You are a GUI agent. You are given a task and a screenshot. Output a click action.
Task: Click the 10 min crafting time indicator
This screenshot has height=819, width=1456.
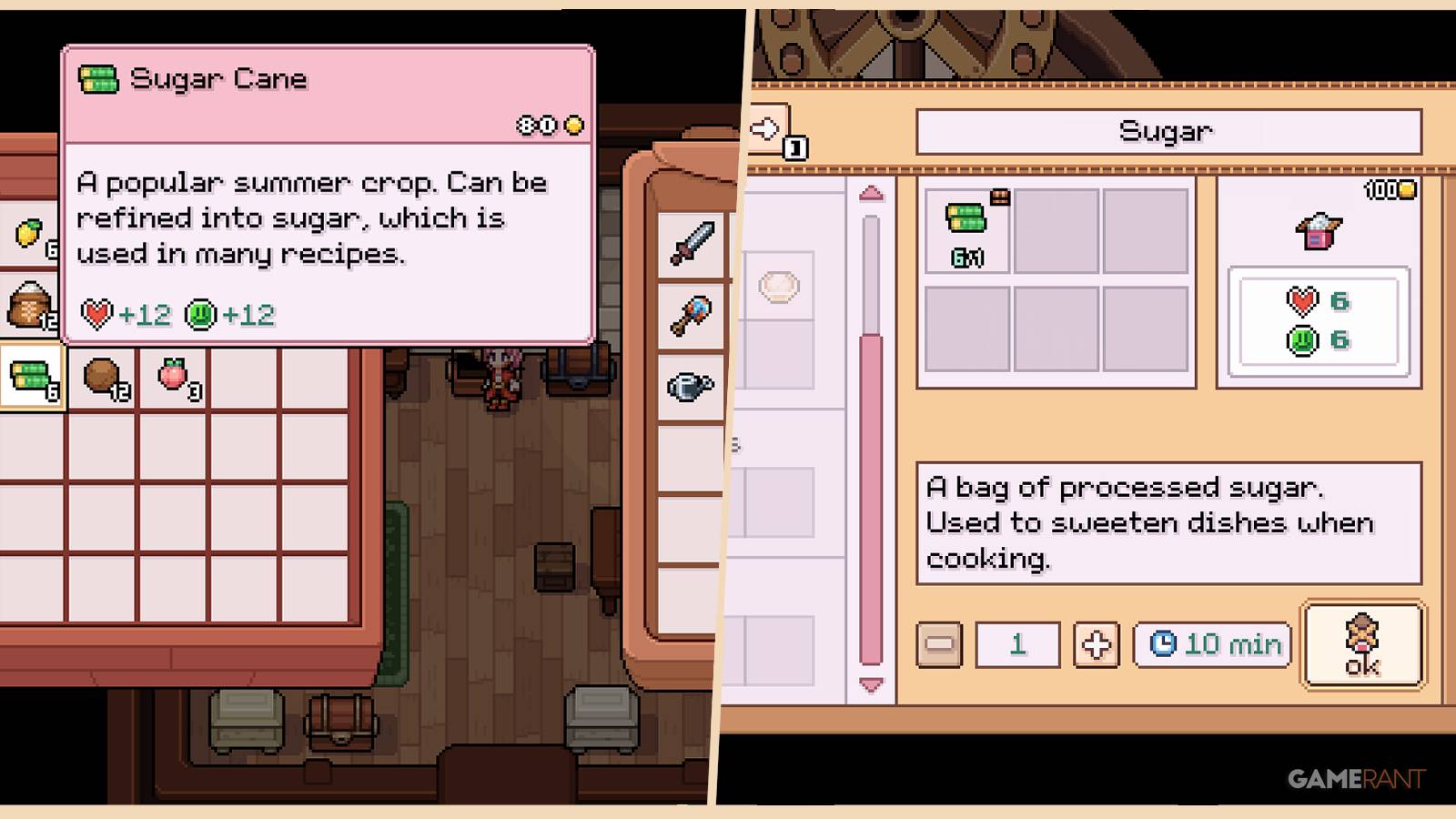[1210, 644]
